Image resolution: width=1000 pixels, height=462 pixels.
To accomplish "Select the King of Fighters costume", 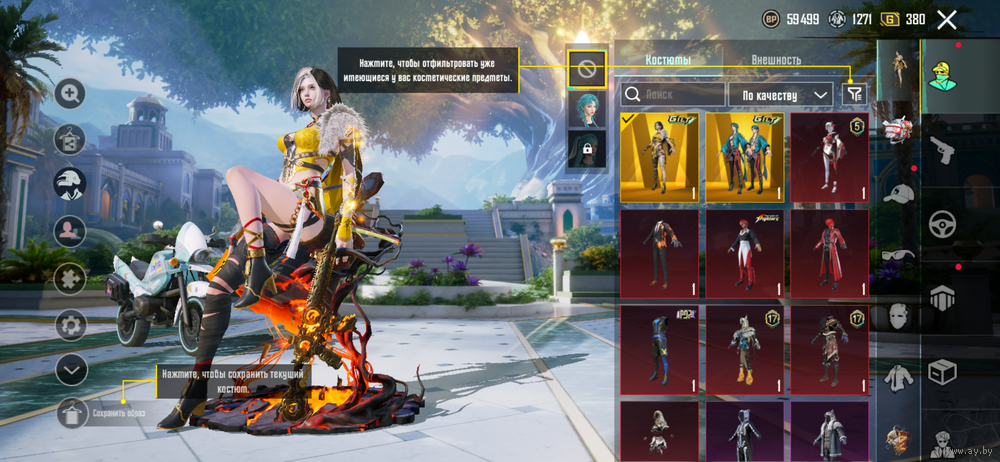I will (745, 253).
